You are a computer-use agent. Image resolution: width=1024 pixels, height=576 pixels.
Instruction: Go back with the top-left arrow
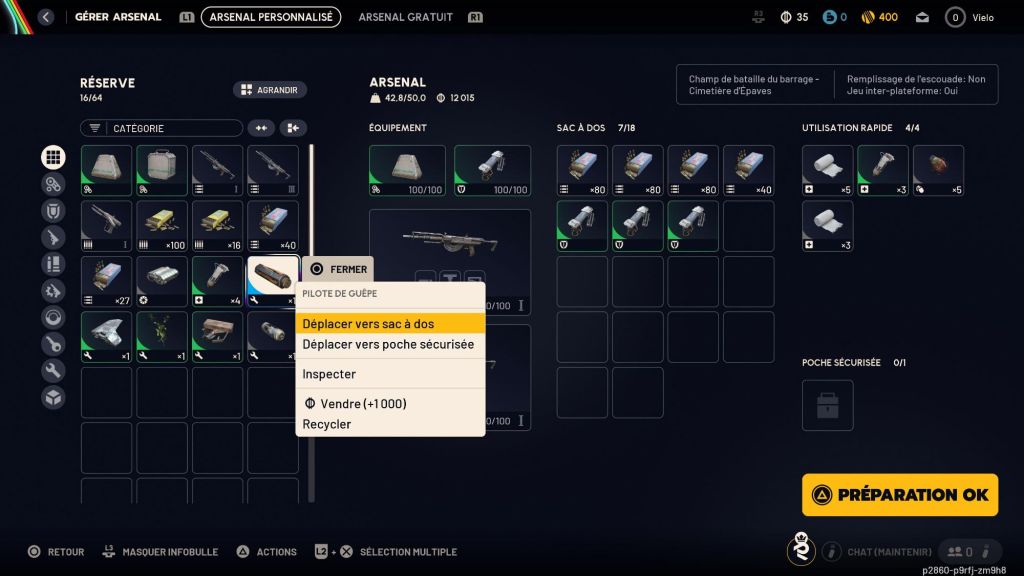click(45, 17)
